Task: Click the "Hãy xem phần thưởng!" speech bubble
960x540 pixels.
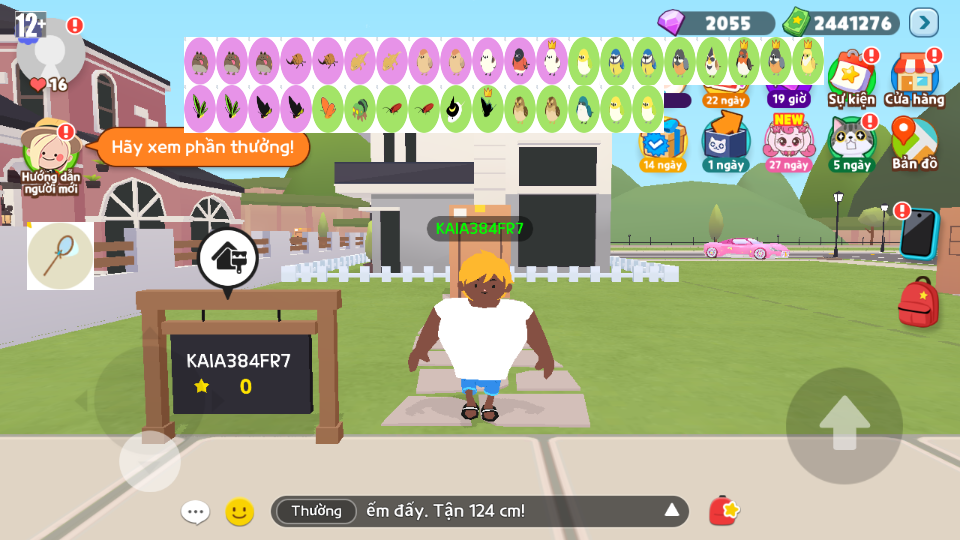Action: (x=202, y=147)
